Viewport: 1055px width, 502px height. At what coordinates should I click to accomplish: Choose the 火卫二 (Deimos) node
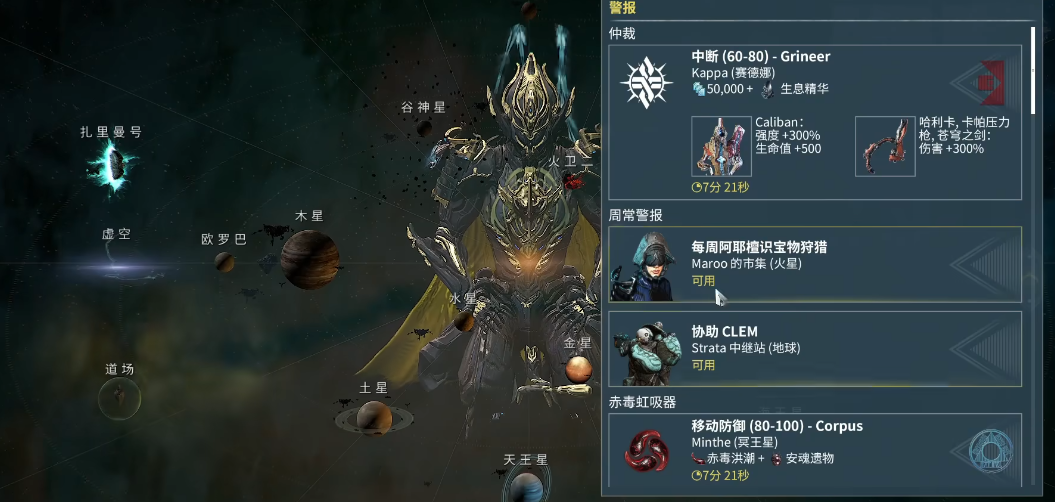[x=573, y=180]
